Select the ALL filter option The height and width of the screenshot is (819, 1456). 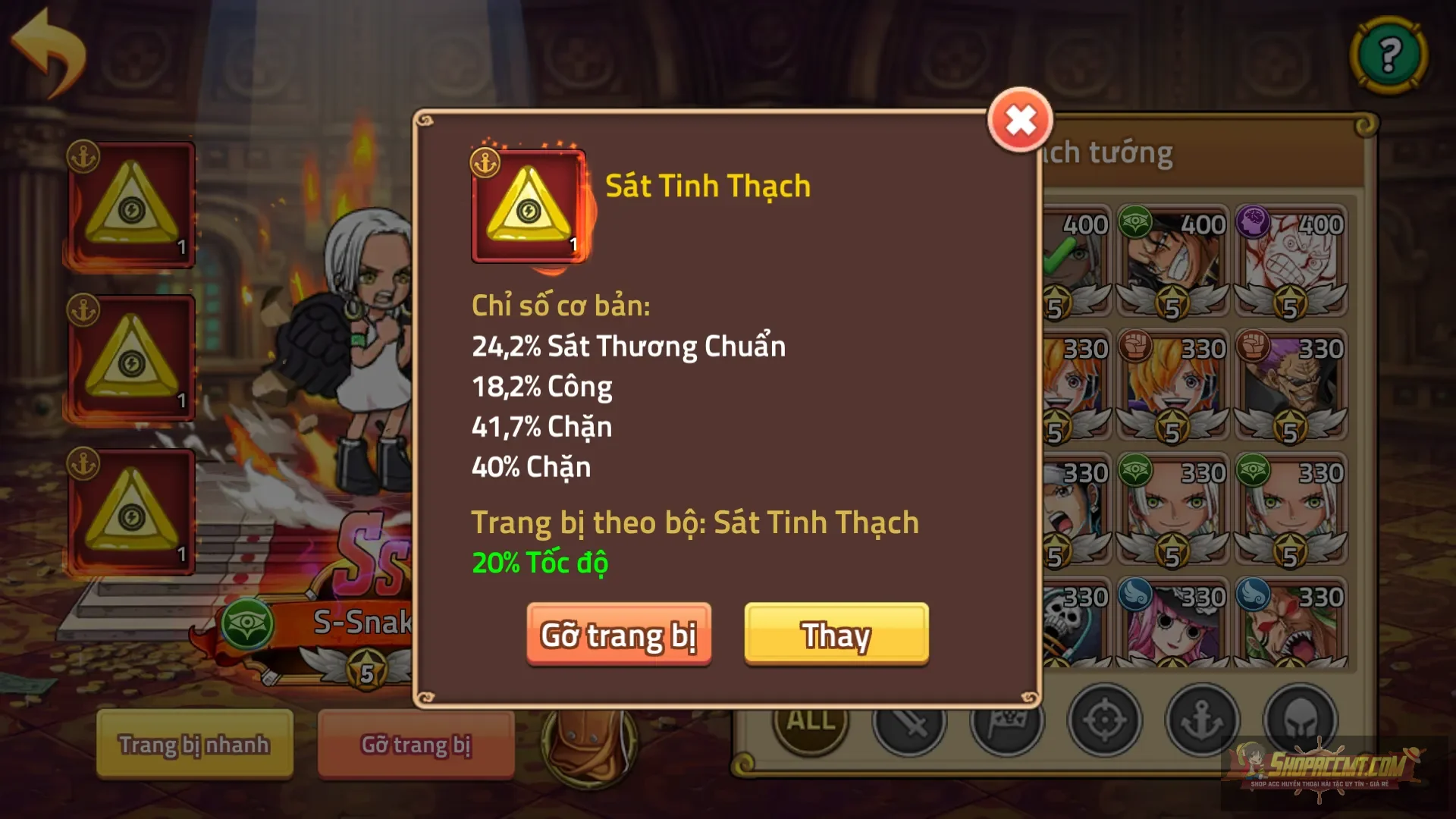click(x=808, y=721)
